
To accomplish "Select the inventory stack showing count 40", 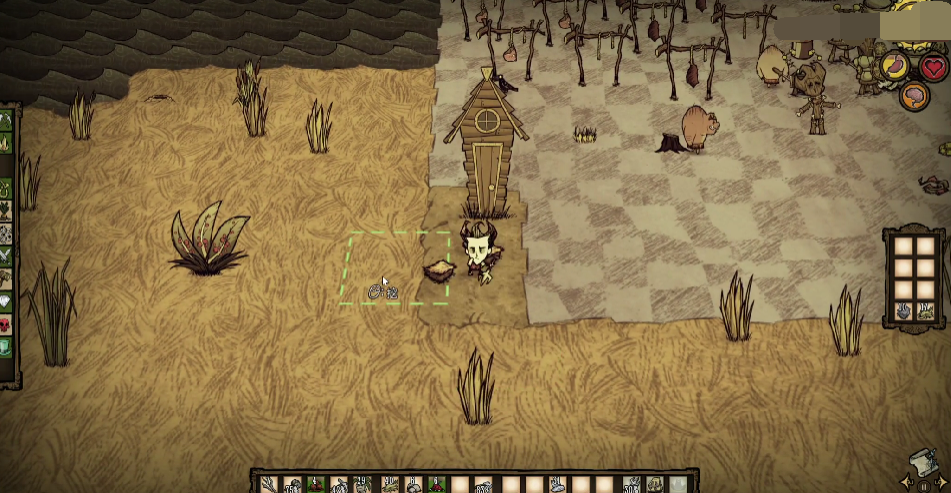I will (389, 485).
